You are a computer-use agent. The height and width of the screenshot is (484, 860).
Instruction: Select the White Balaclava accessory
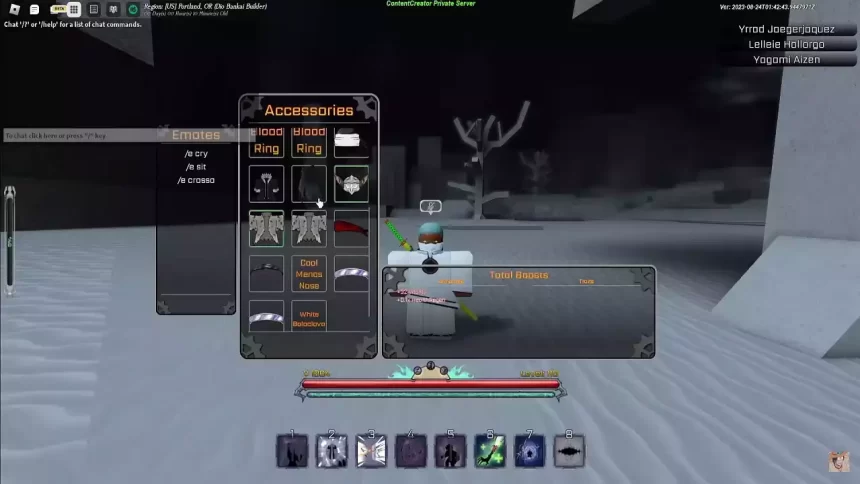click(309, 317)
